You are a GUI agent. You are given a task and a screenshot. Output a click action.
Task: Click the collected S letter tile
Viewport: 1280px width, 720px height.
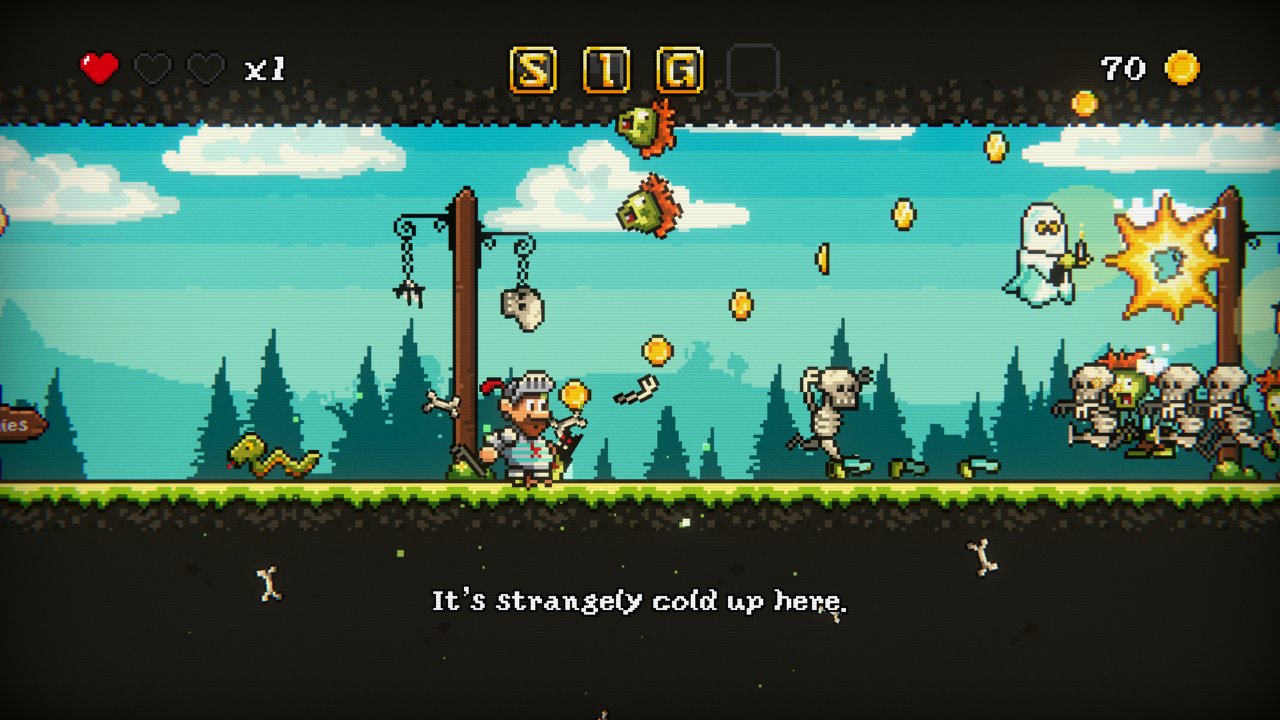533,70
